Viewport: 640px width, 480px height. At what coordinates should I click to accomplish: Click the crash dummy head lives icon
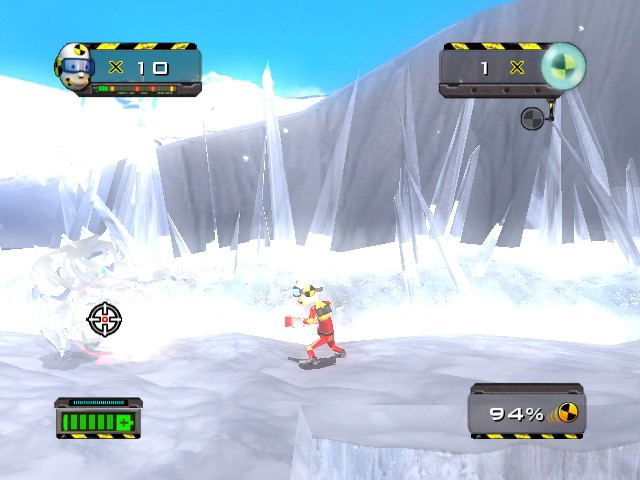76,66
